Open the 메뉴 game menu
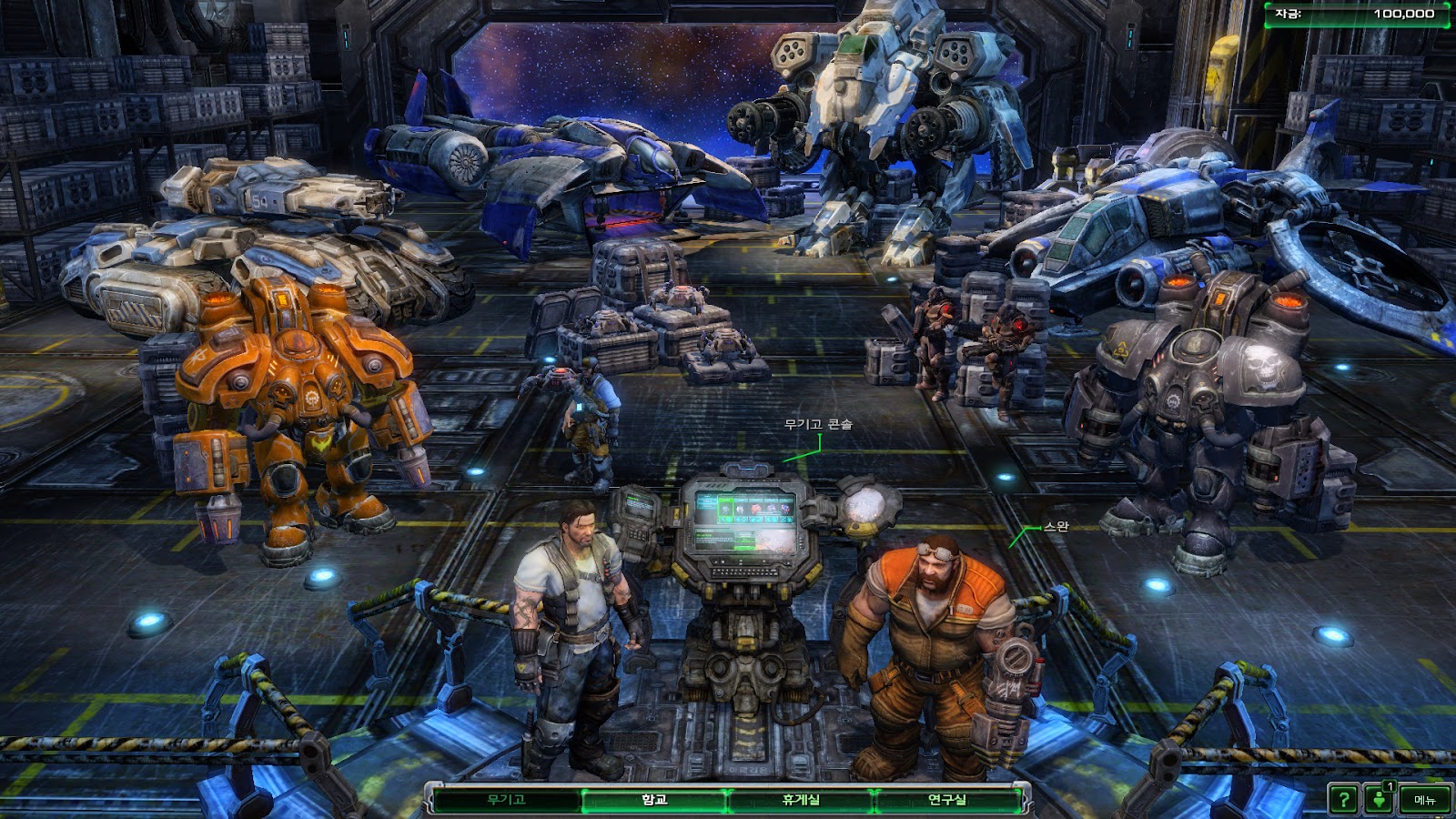1456x819 pixels. pyautogui.click(x=1424, y=800)
